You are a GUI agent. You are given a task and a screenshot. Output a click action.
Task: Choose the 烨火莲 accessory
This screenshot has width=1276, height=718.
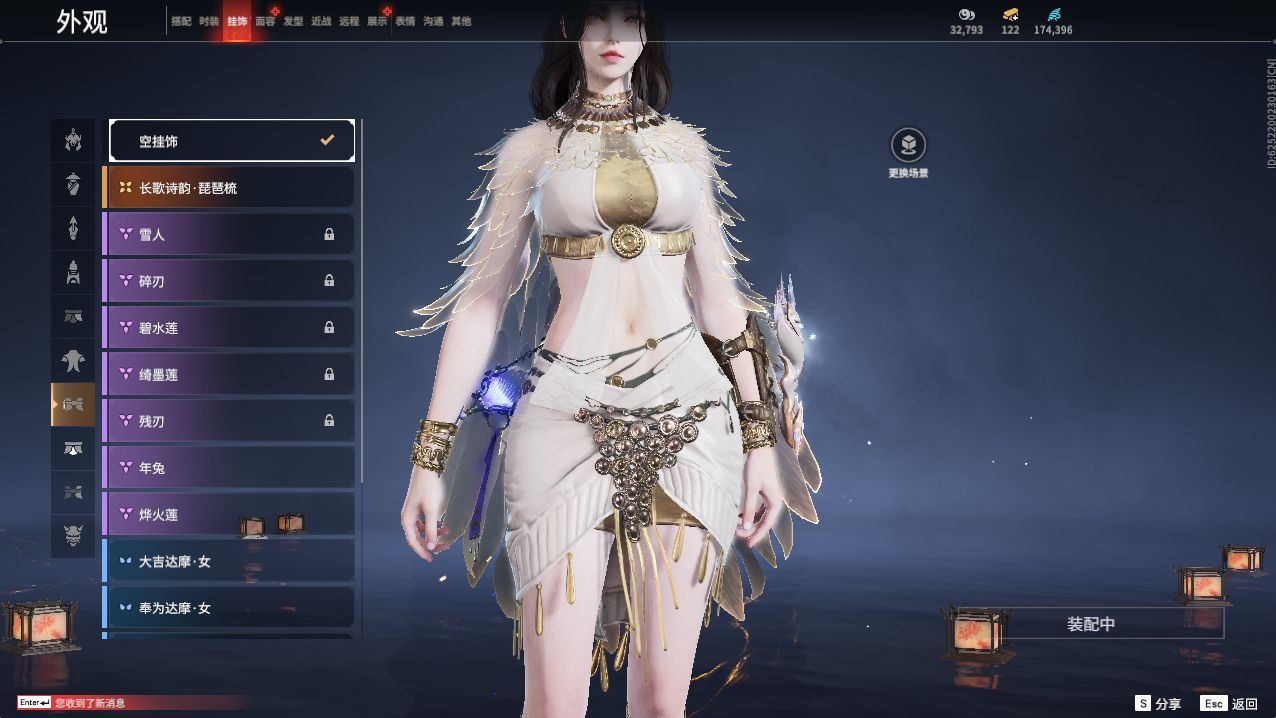tap(229, 515)
